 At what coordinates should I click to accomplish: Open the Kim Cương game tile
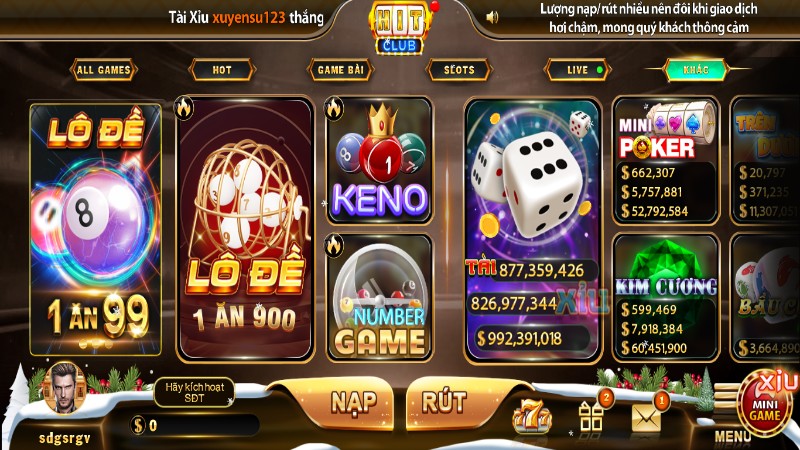(665, 297)
